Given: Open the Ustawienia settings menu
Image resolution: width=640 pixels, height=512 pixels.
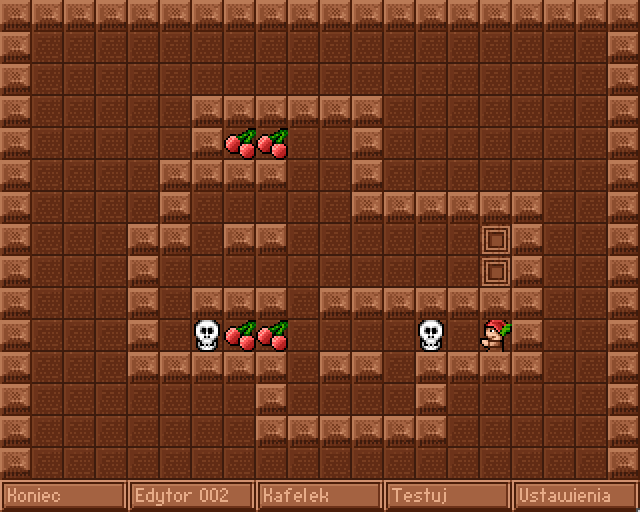Looking at the screenshot, I should click(575, 496).
